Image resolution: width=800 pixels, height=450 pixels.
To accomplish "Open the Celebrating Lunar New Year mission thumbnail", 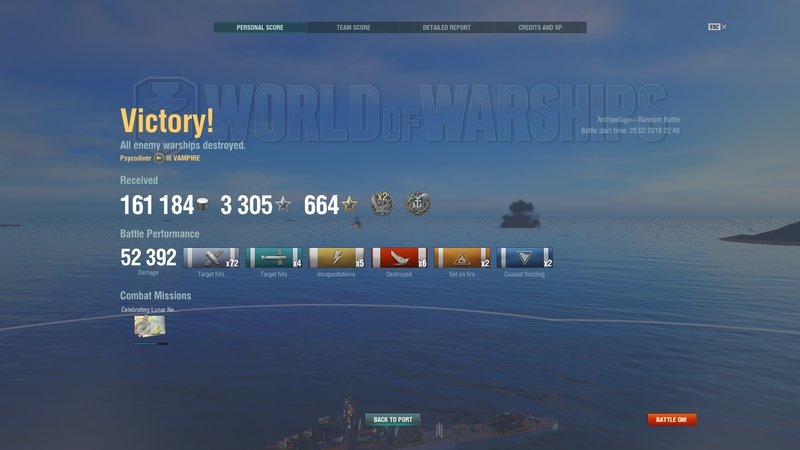I will click(x=150, y=325).
